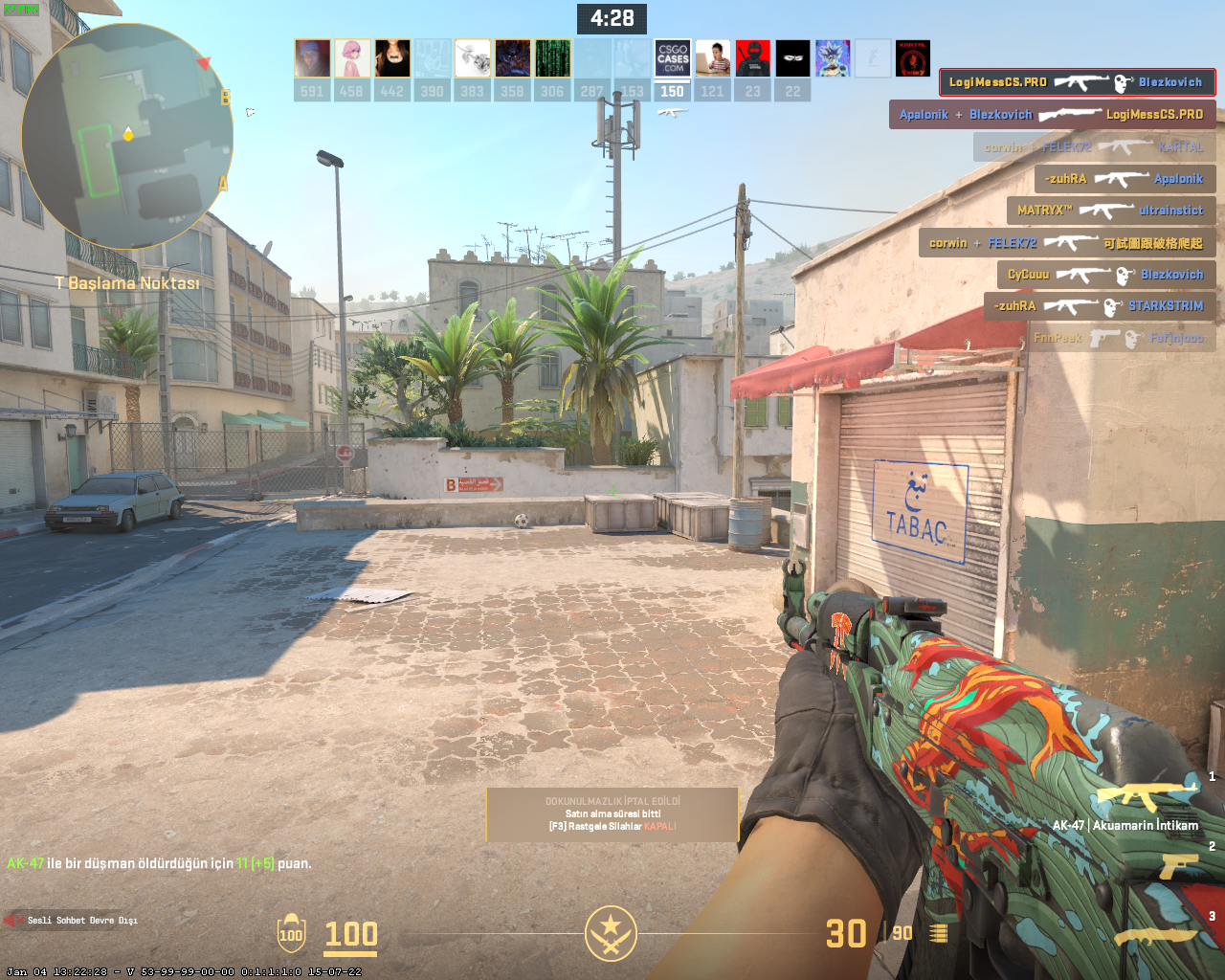1225x980 pixels.
Task: Select the -zuhRA killed STARKSTRIM feed row
Action: pos(1099,306)
